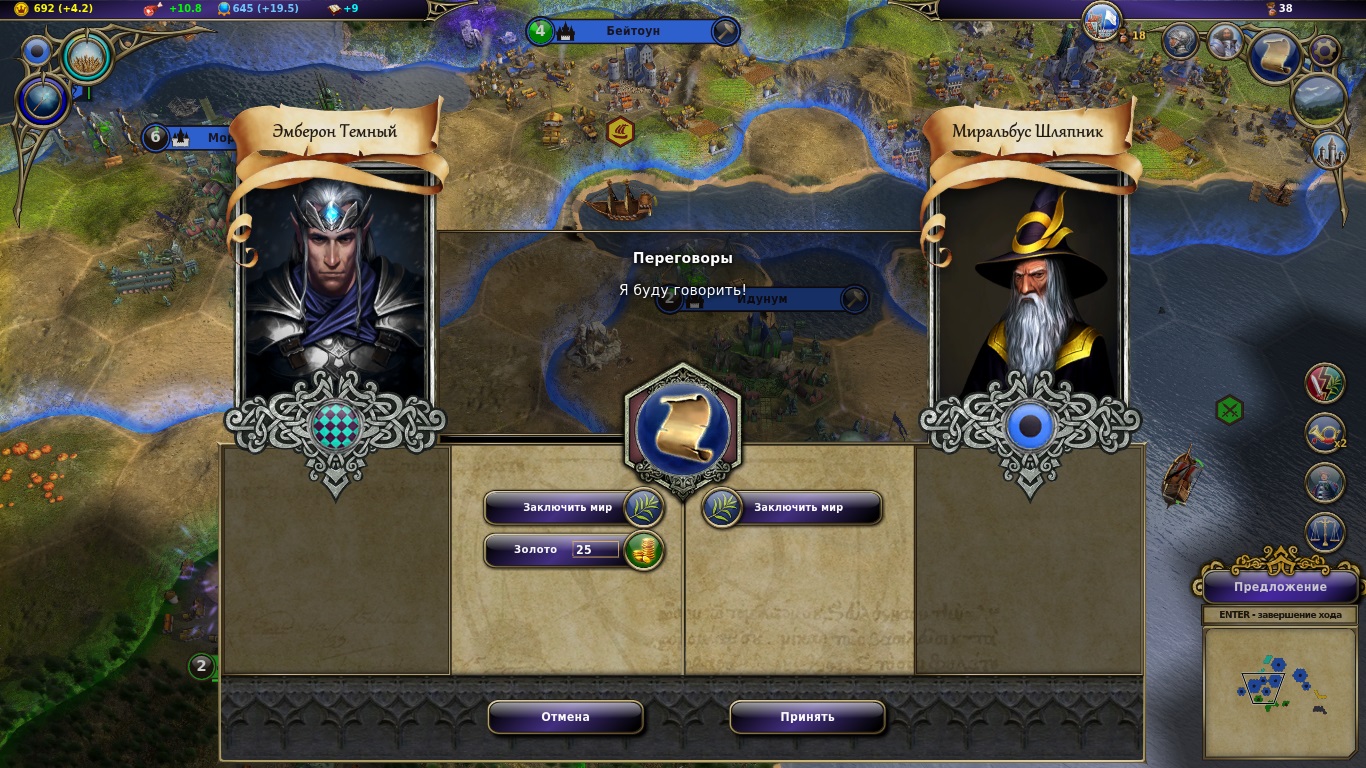Accept the deal with Принять
Screen dimensions: 1366x768
pyautogui.click(x=807, y=716)
